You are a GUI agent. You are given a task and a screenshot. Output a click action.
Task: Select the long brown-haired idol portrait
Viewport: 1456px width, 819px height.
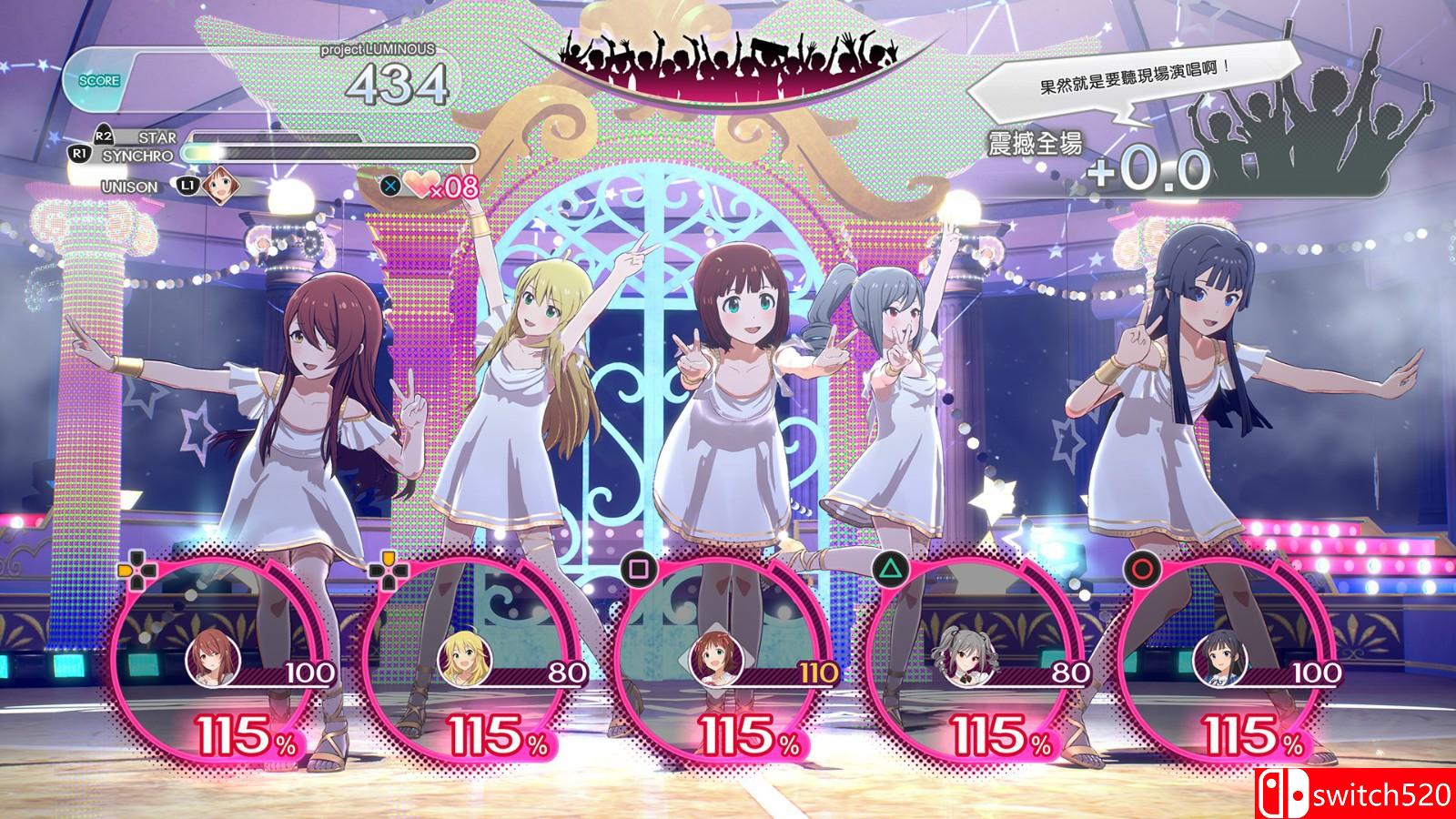[x=209, y=660]
